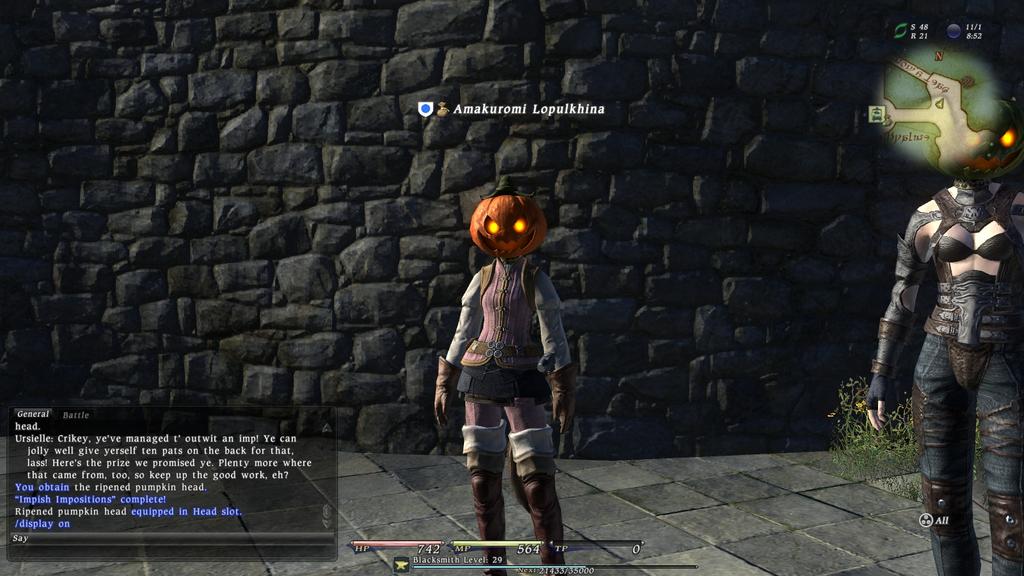
Task: Click the All target filter icon
Action: pyautogui.click(x=926, y=520)
